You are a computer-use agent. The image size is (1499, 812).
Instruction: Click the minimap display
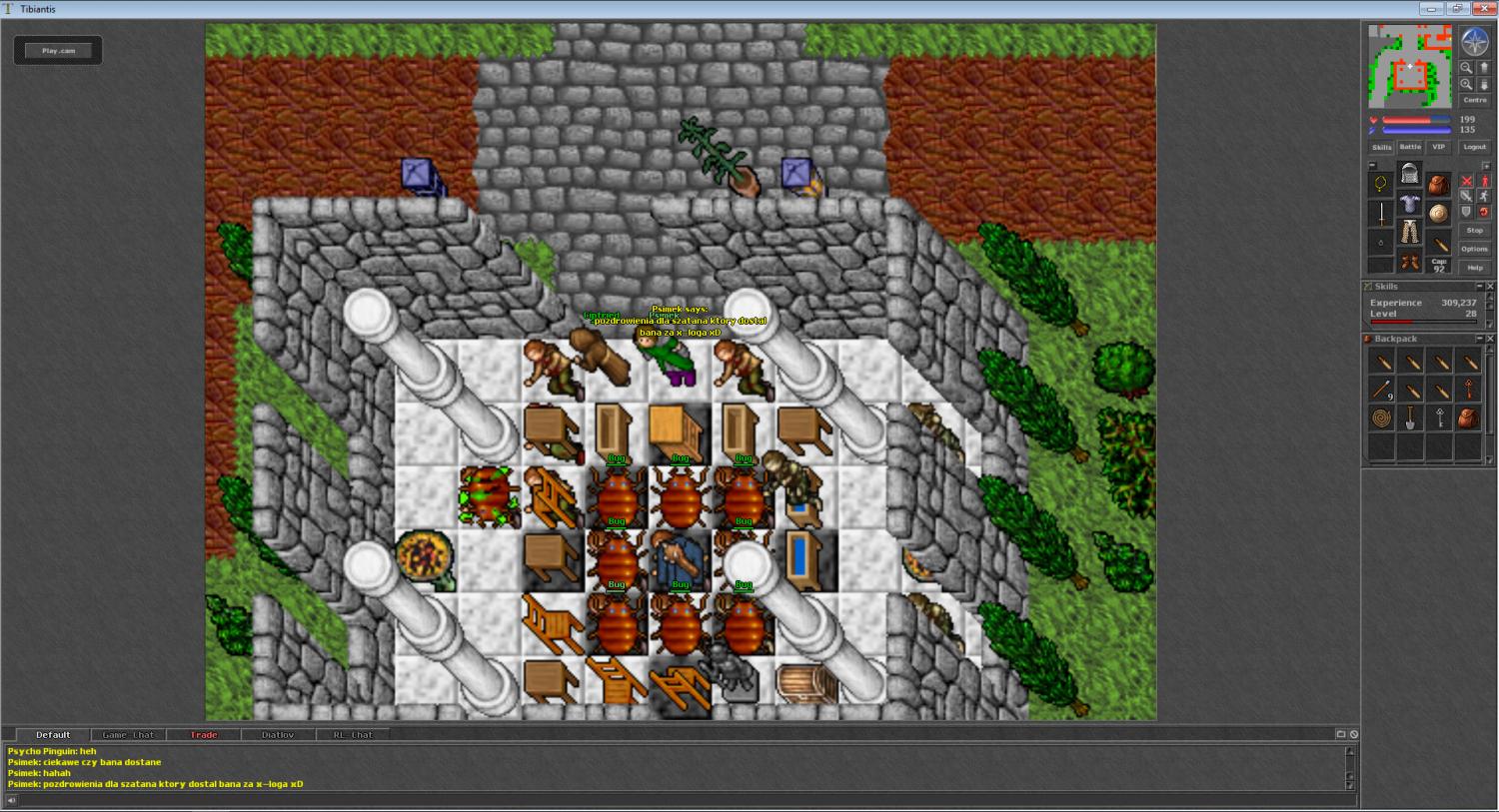[x=1409, y=66]
